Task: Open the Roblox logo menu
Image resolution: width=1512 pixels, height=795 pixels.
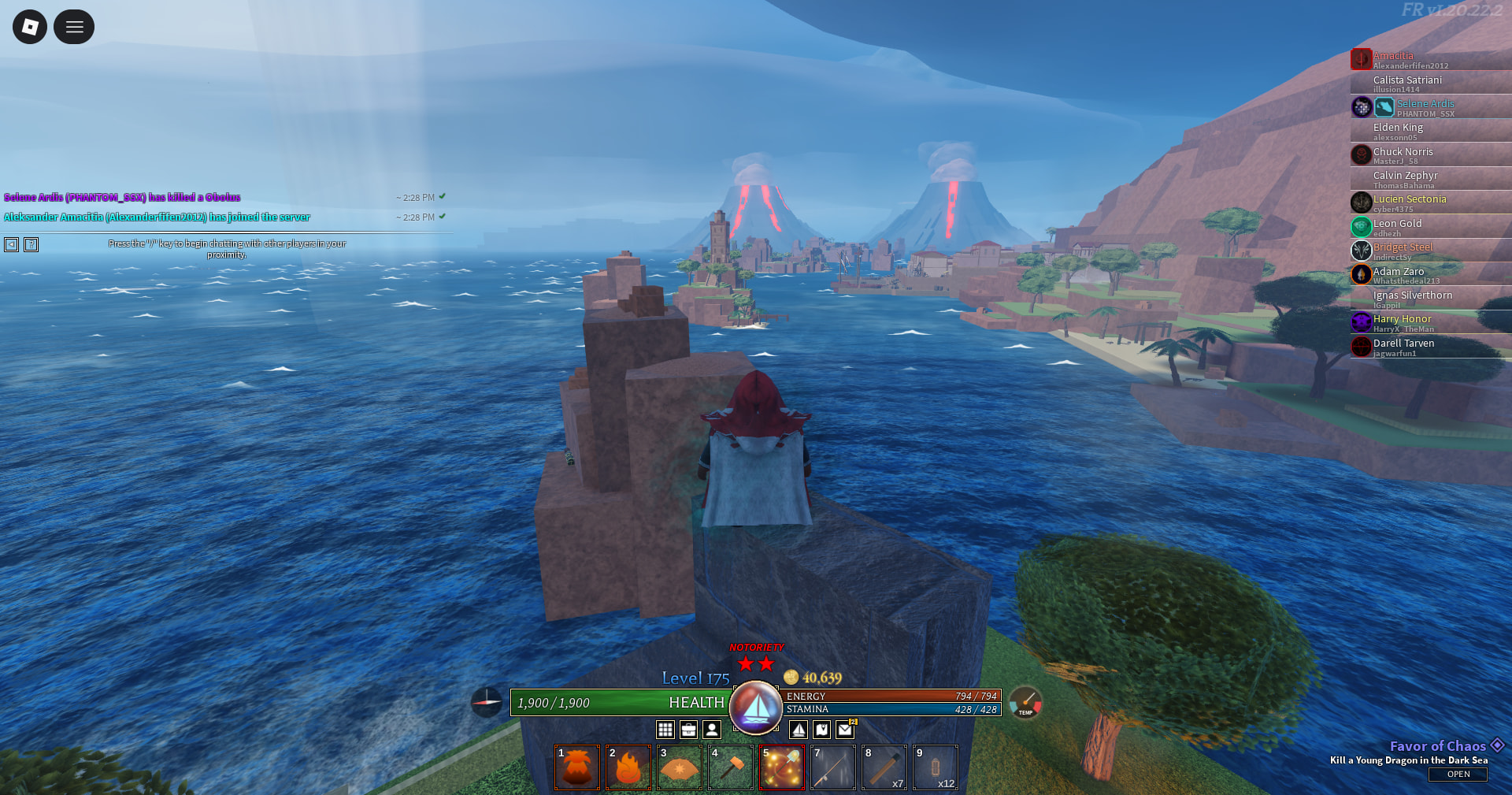Action: [x=30, y=27]
